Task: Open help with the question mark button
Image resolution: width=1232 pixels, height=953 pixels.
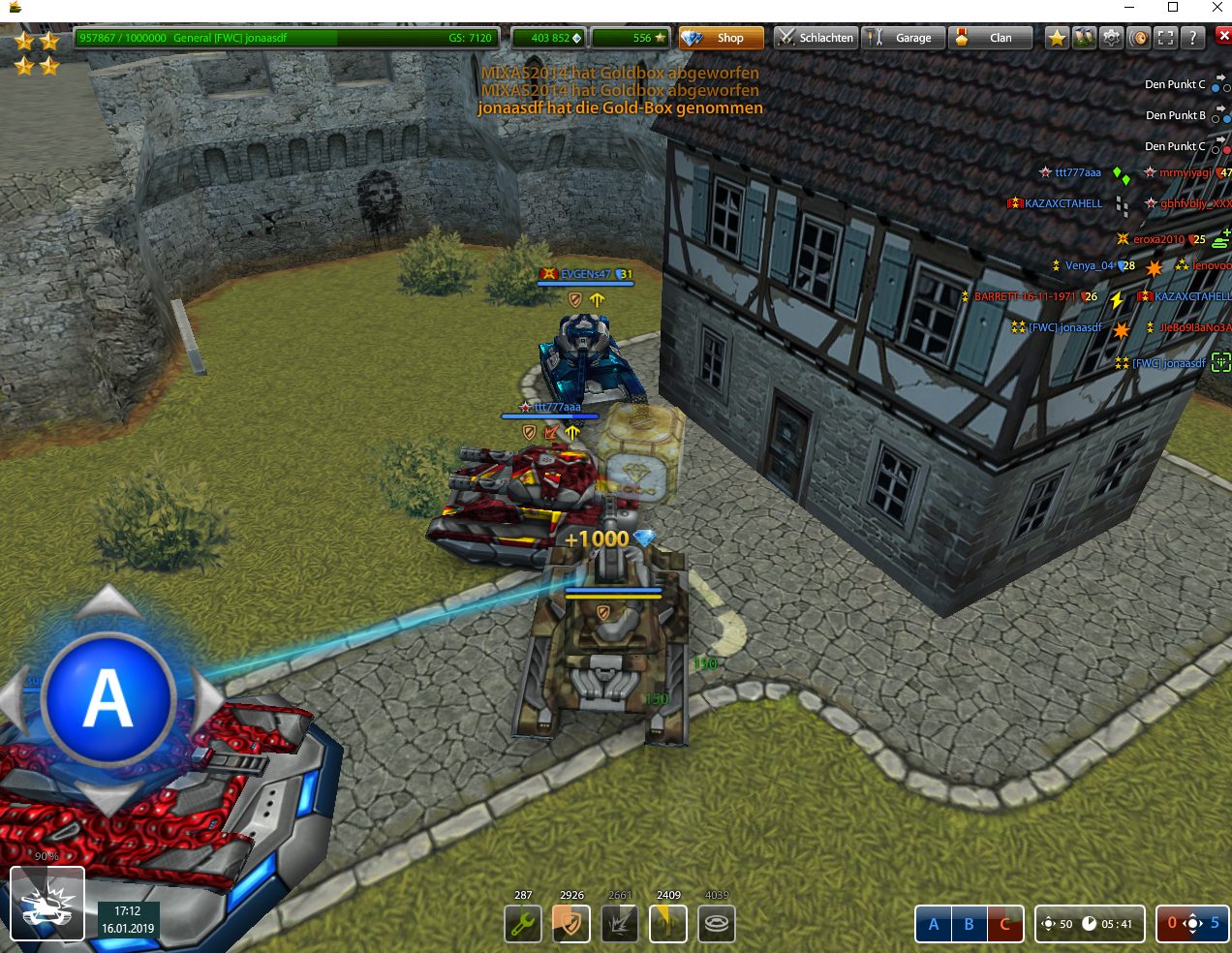Action: pyautogui.click(x=1193, y=38)
